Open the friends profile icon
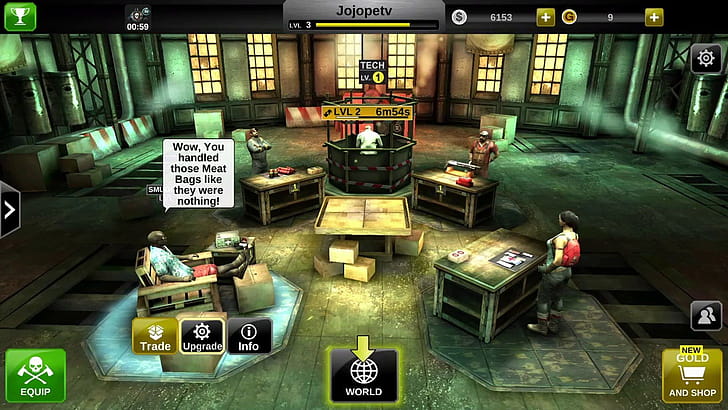Viewport: 728px width, 410px height. click(705, 316)
